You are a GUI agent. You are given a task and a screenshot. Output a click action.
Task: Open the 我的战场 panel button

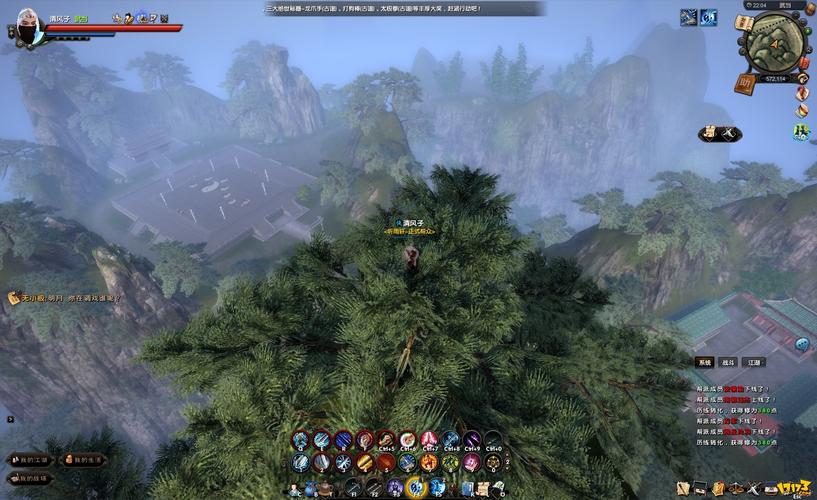pos(29,478)
